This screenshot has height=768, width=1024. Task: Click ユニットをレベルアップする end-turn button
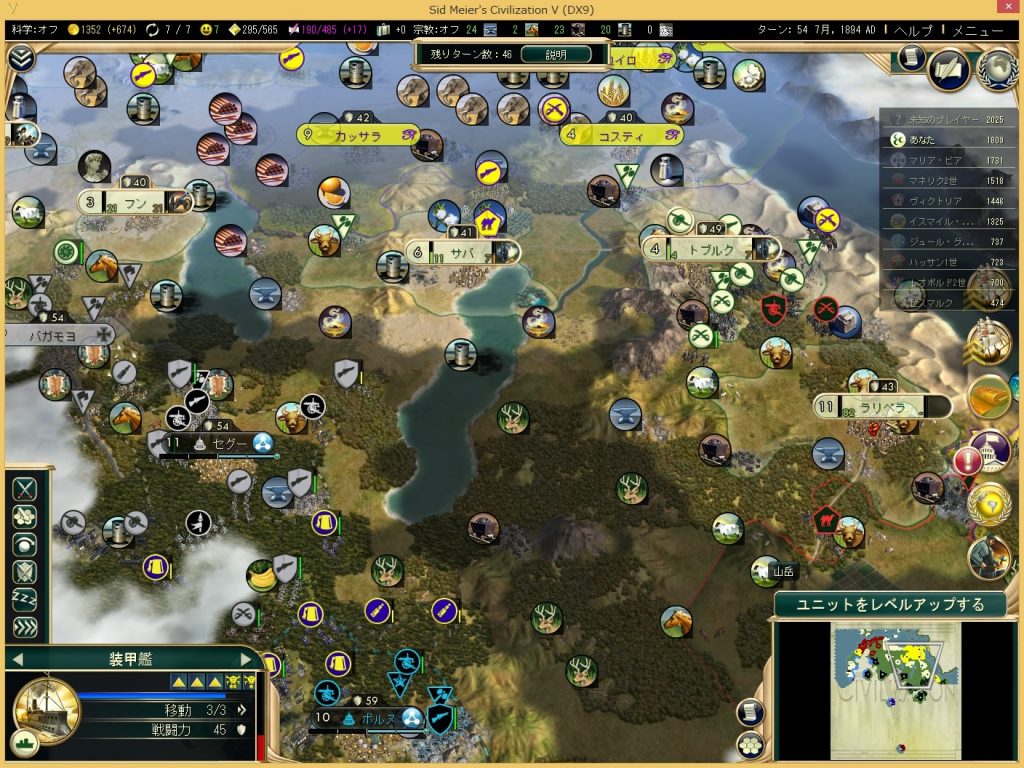point(889,604)
